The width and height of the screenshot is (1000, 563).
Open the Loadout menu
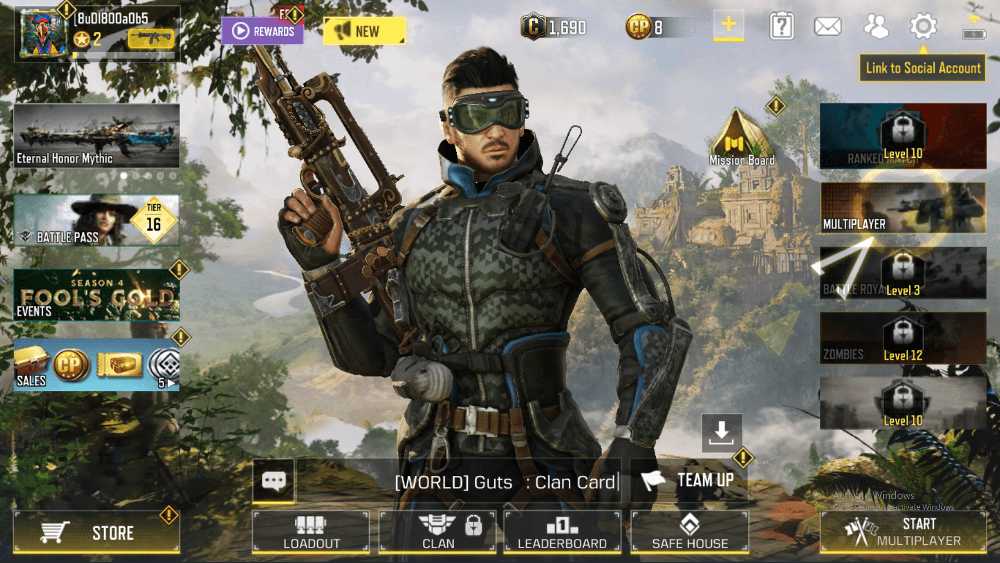click(311, 532)
